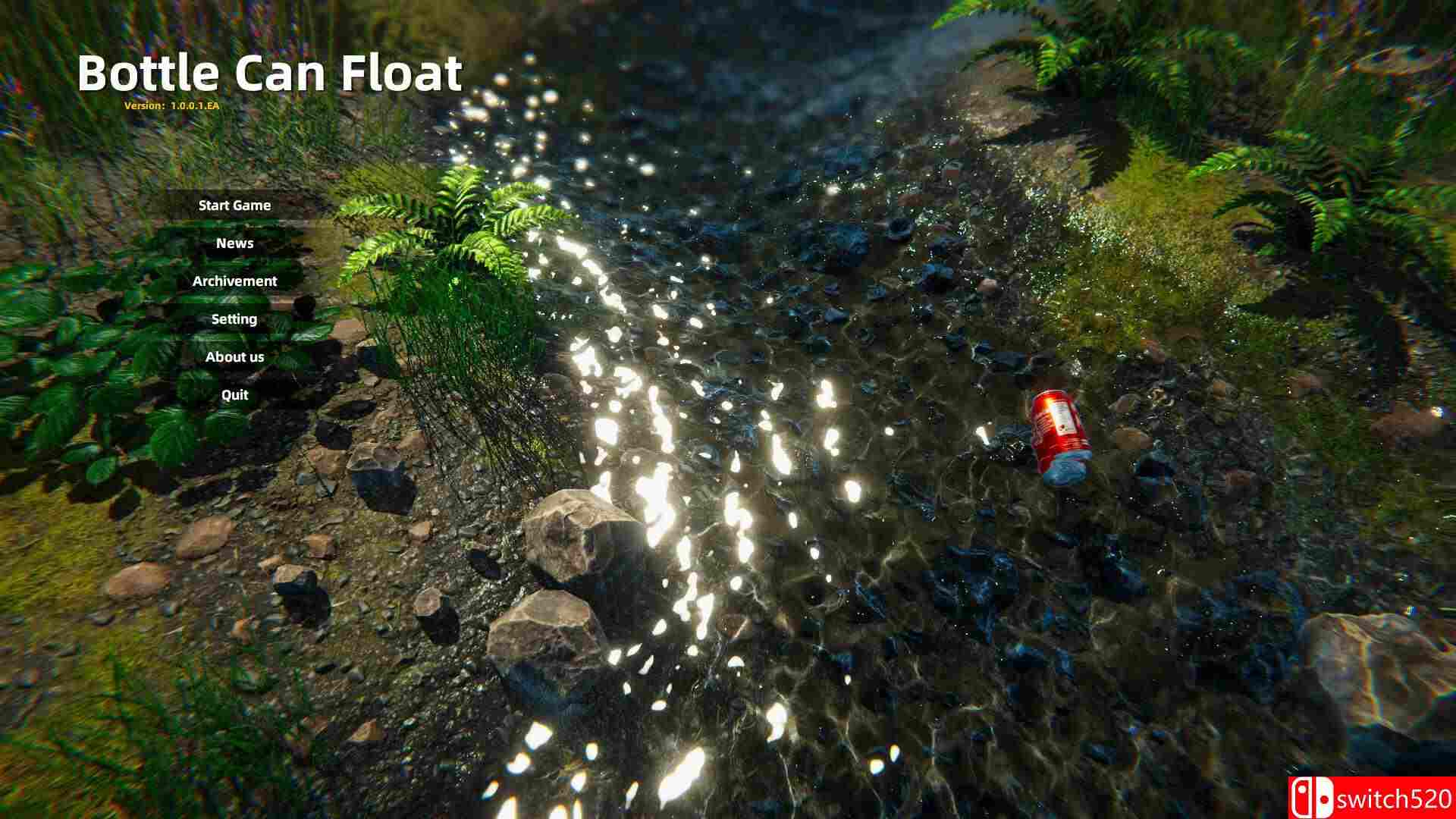Image resolution: width=1456 pixels, height=819 pixels.
Task: Open the Setting menu option
Action: (x=234, y=318)
